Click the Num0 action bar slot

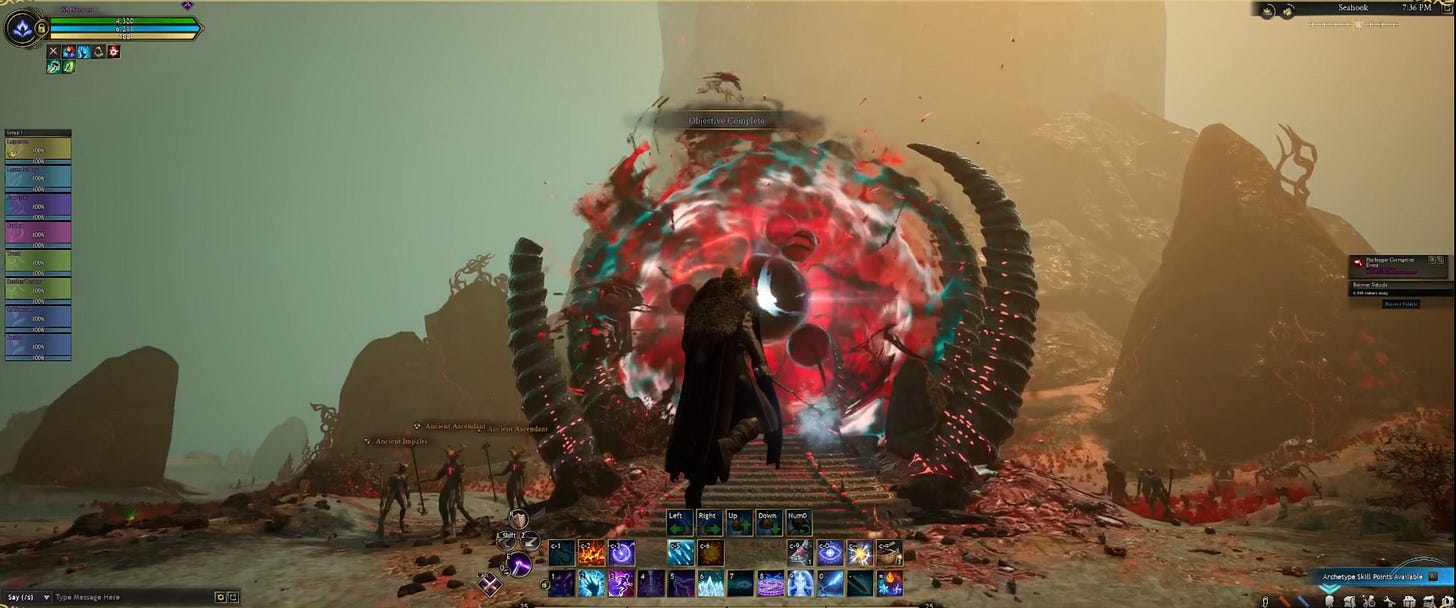click(x=798, y=522)
